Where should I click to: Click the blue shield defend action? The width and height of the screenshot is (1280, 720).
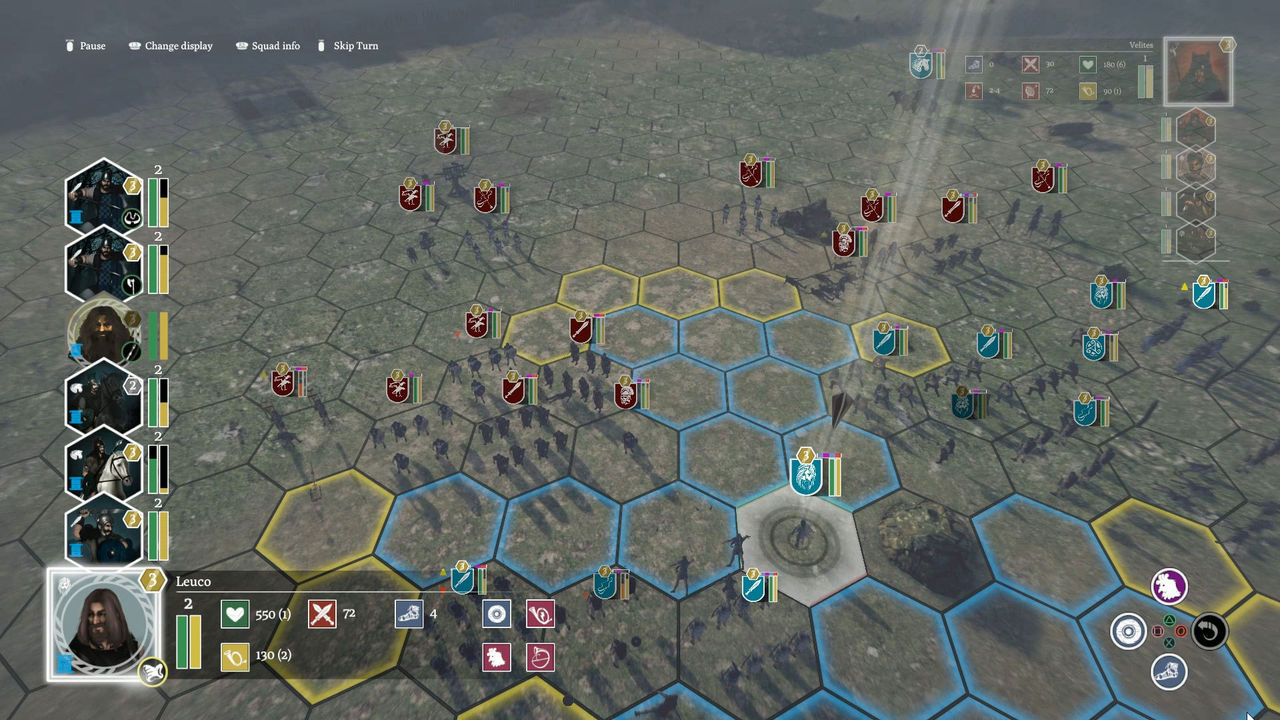point(1128,632)
